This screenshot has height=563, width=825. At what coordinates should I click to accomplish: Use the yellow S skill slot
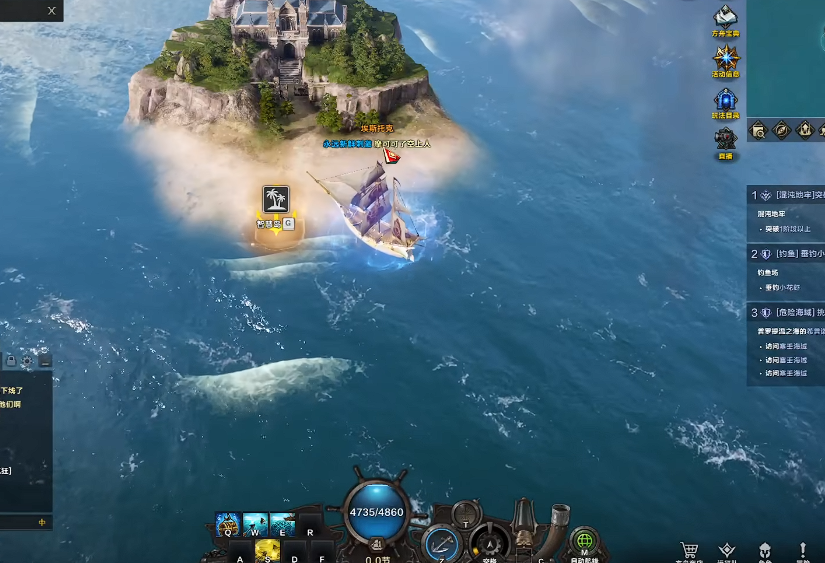[x=267, y=549]
